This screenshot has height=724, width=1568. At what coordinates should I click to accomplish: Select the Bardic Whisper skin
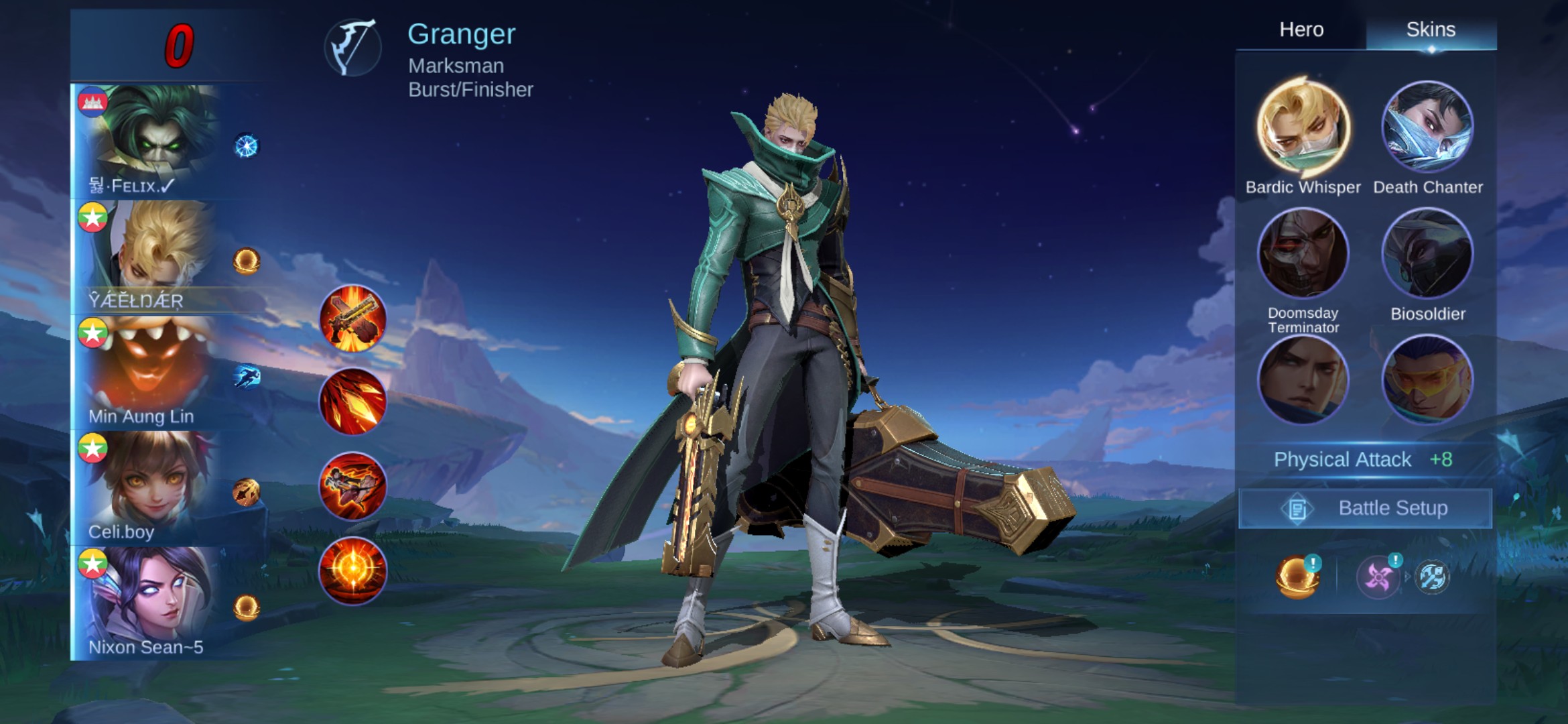coord(1303,127)
